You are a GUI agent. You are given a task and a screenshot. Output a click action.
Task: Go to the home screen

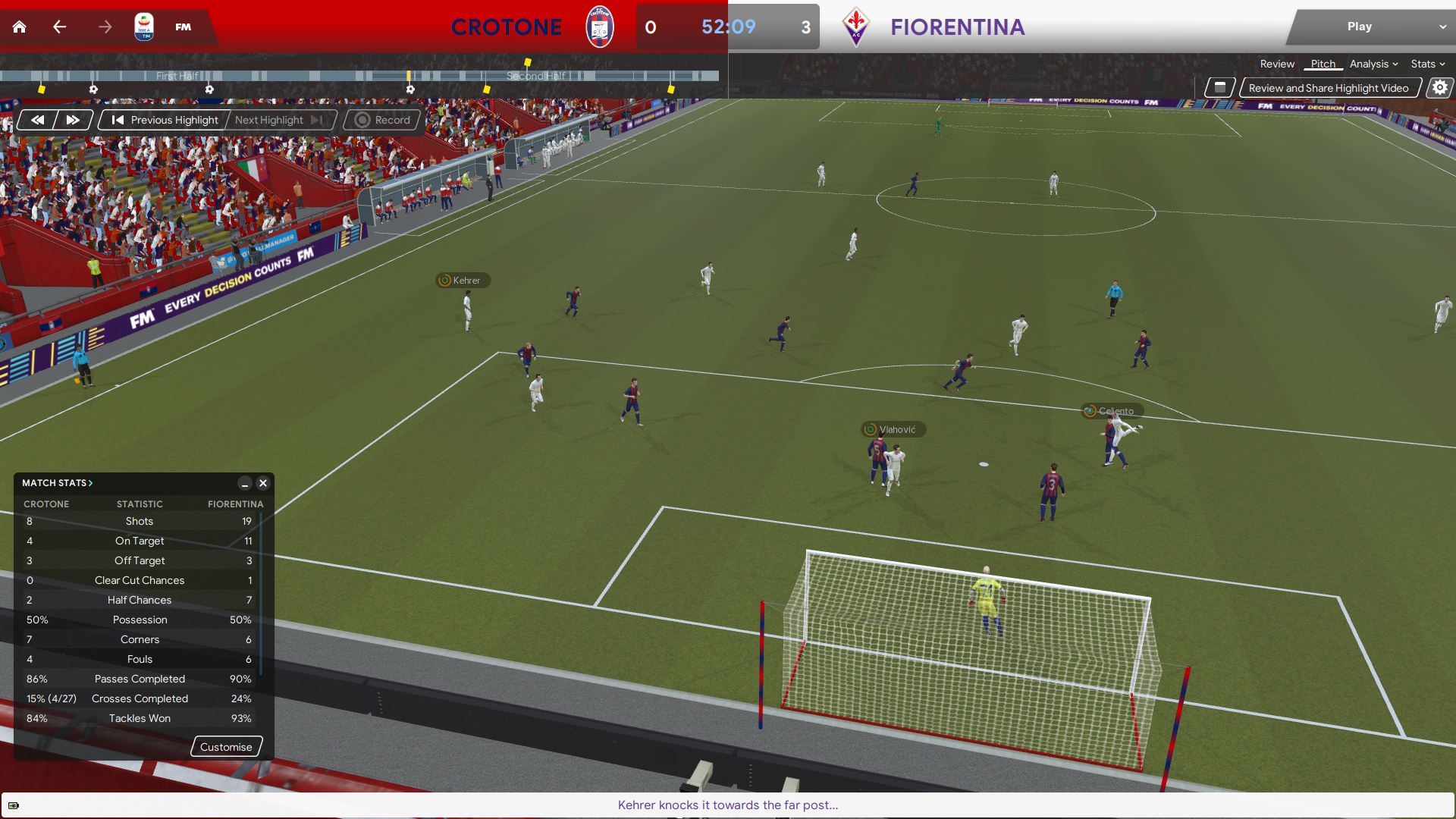(20, 27)
